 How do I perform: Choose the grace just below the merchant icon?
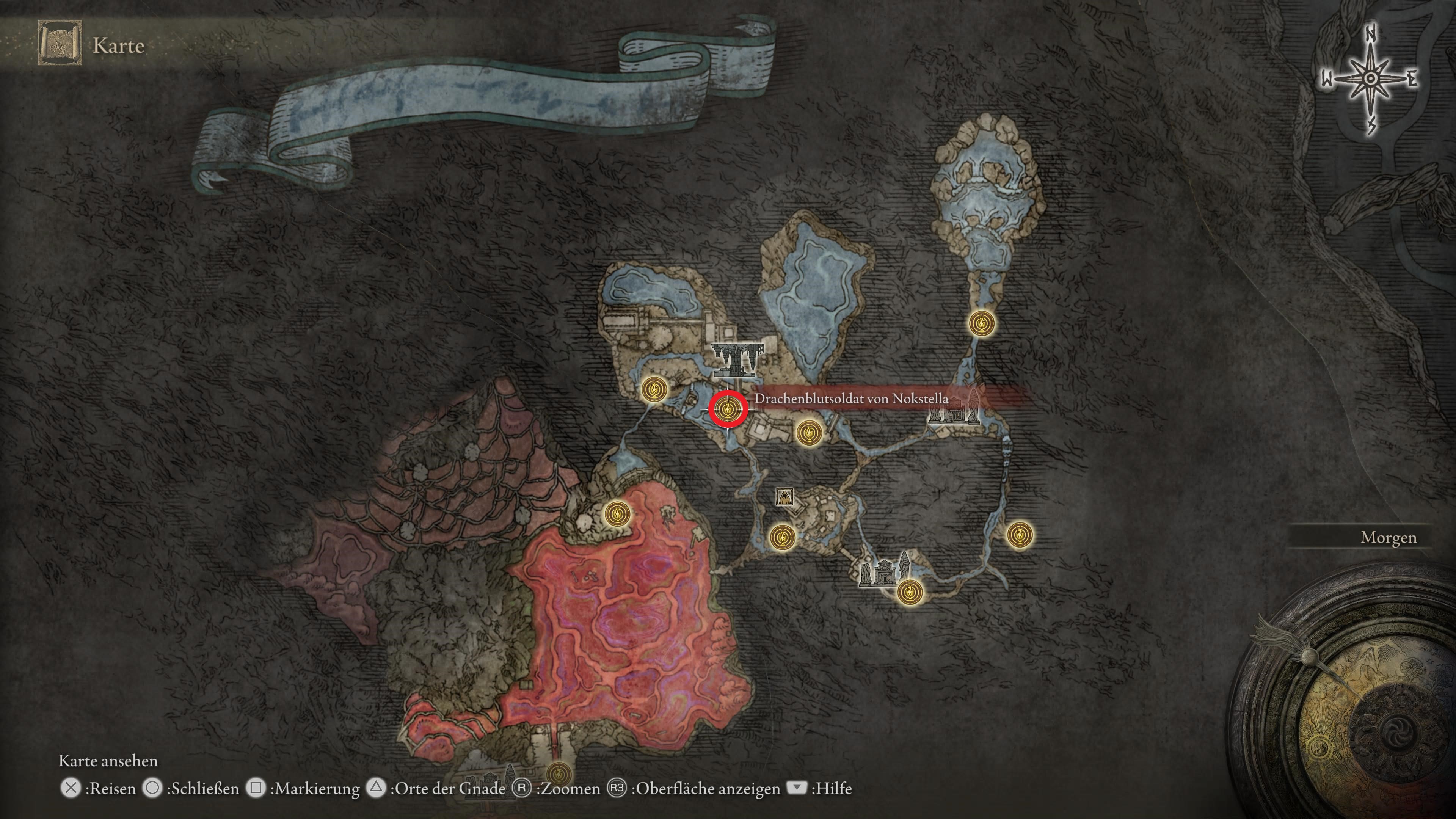(782, 537)
